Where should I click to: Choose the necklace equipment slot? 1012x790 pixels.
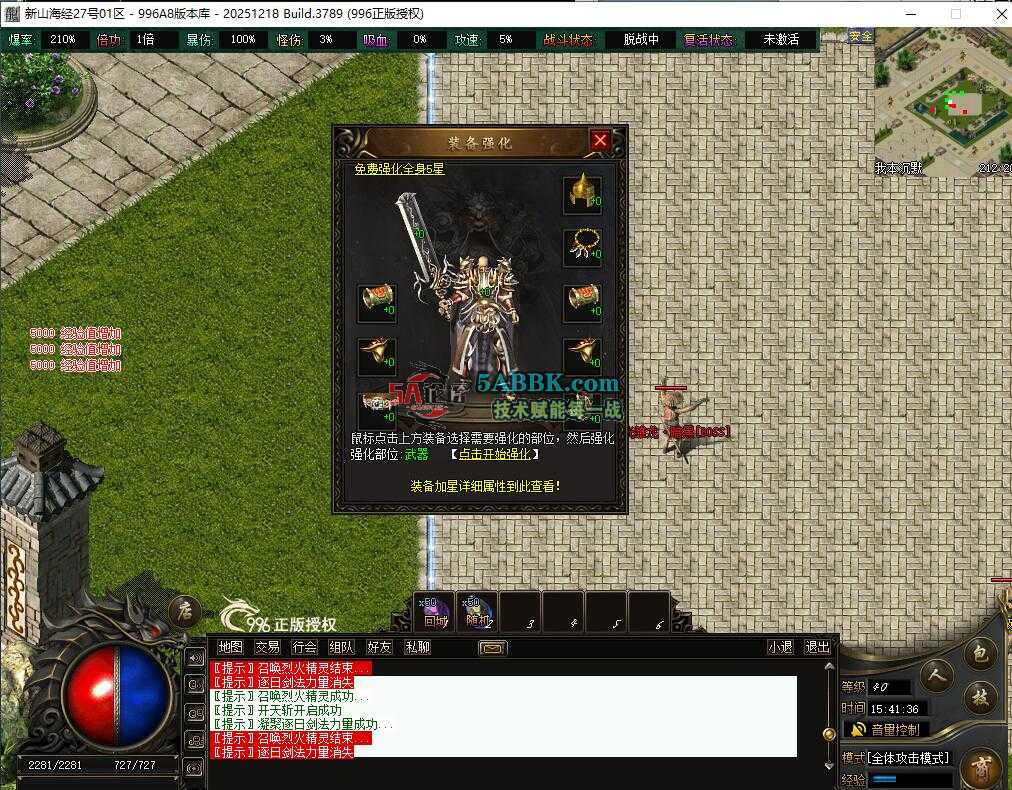pos(581,246)
